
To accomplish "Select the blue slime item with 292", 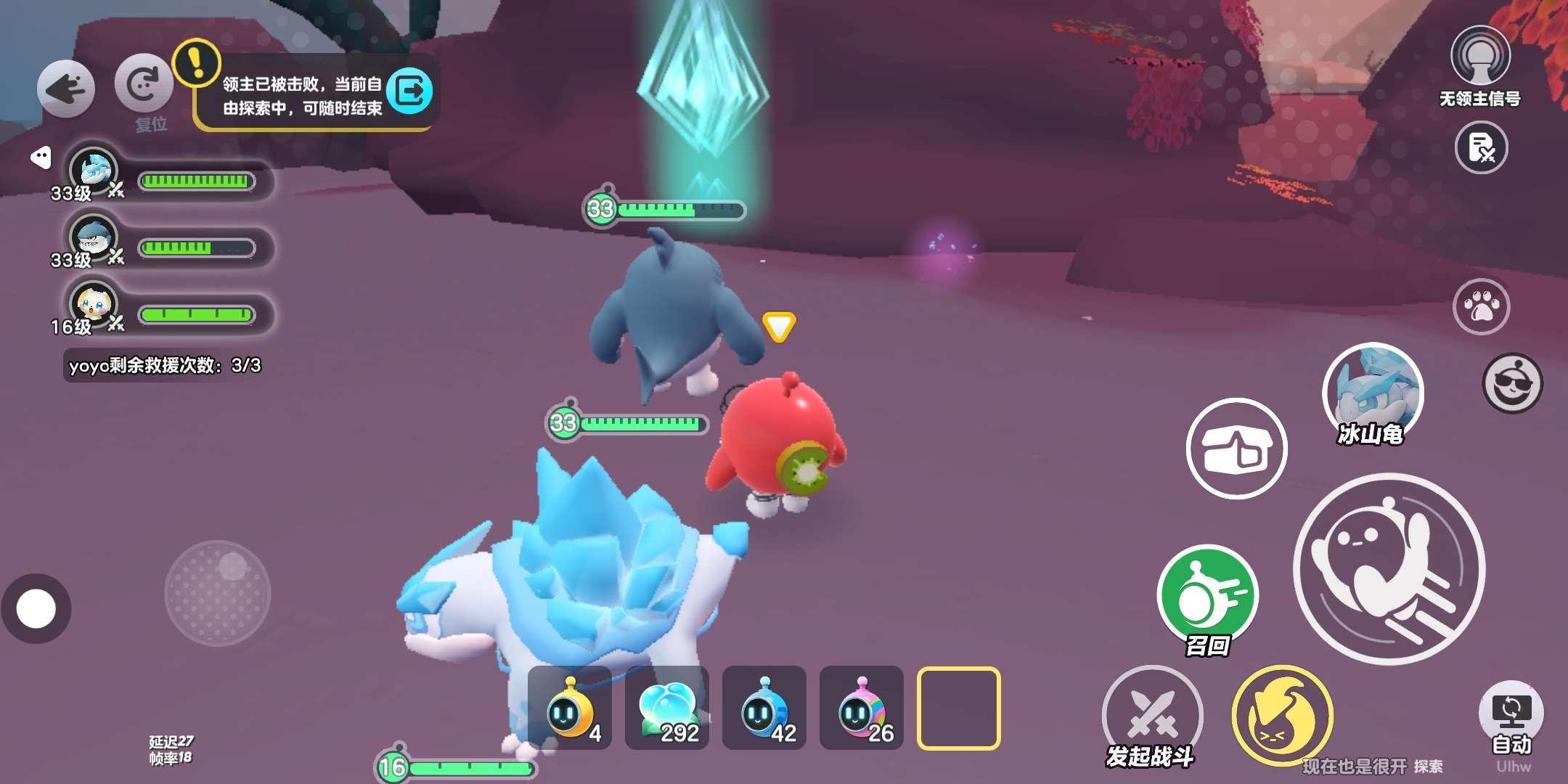I will click(666, 708).
